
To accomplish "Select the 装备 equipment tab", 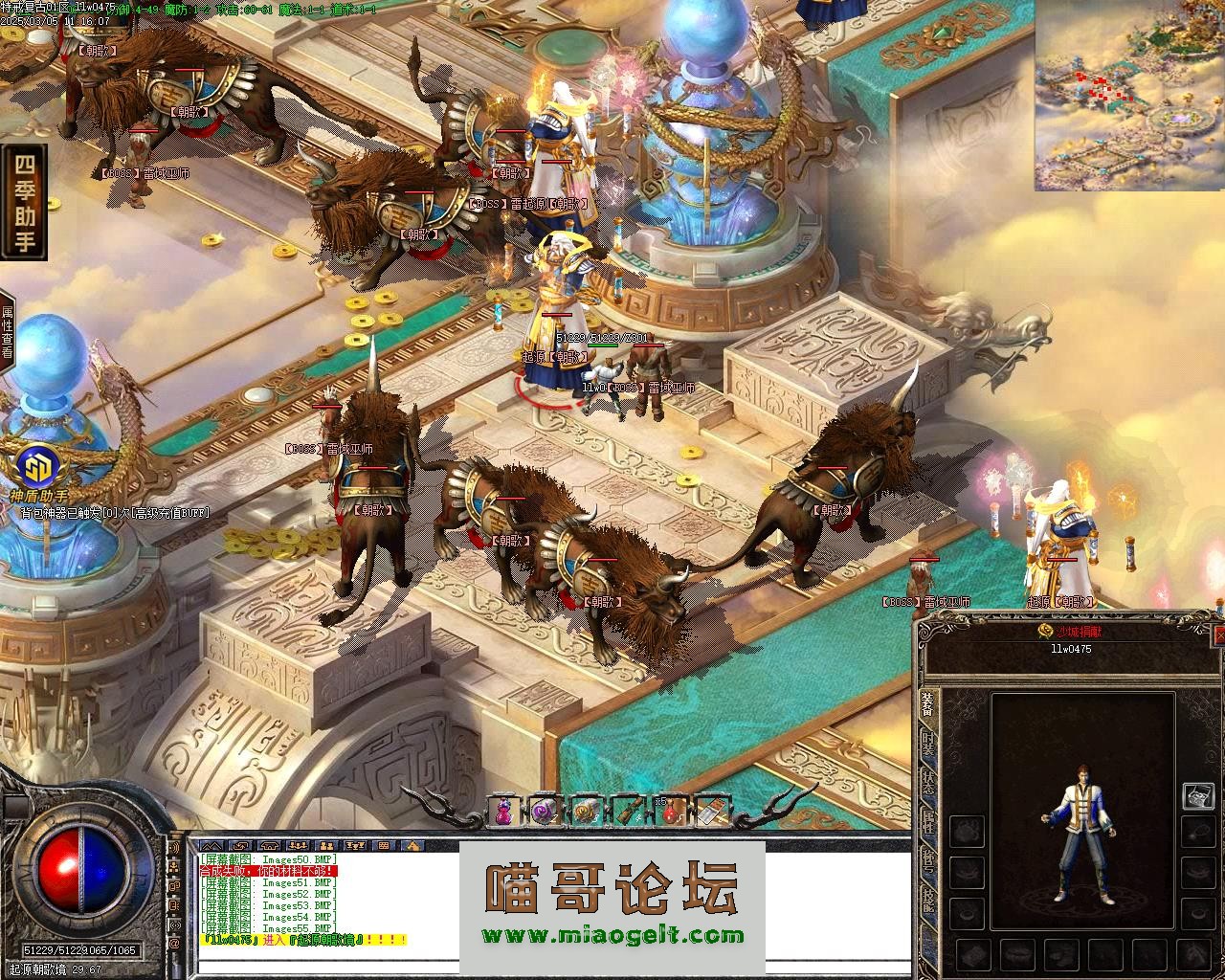I will pyautogui.click(x=927, y=706).
